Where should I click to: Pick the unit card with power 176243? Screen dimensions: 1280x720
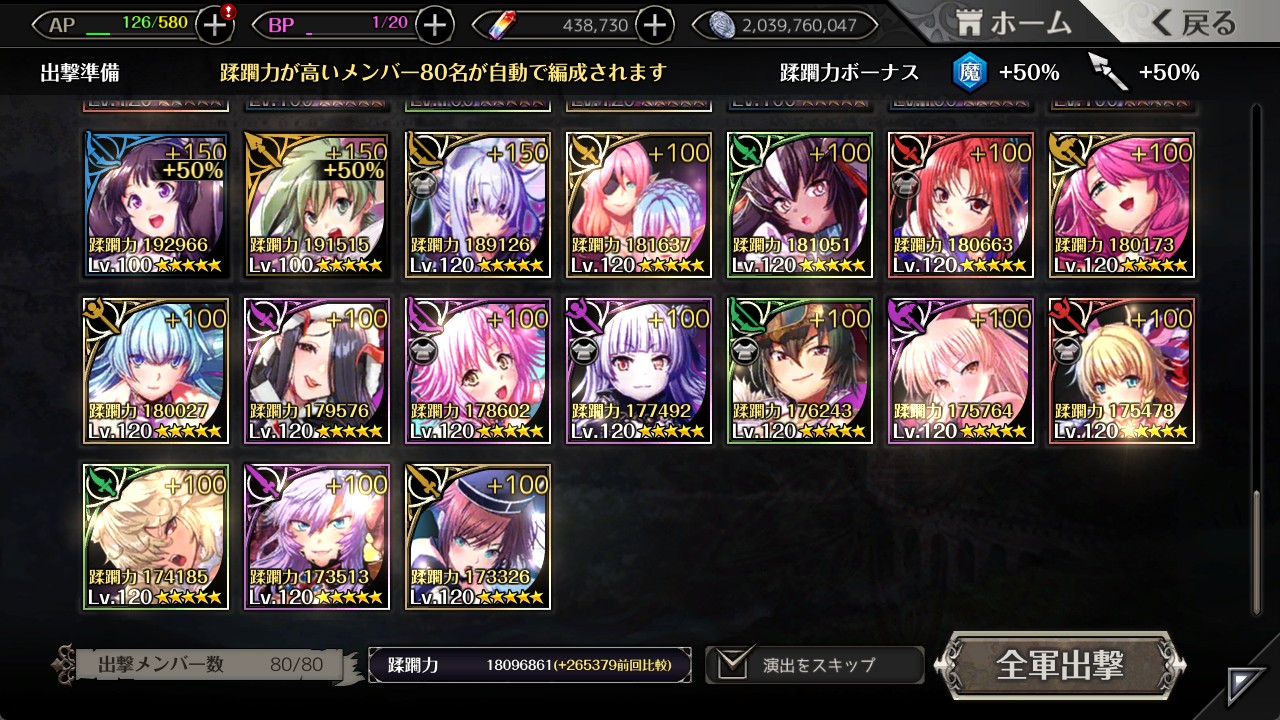800,371
